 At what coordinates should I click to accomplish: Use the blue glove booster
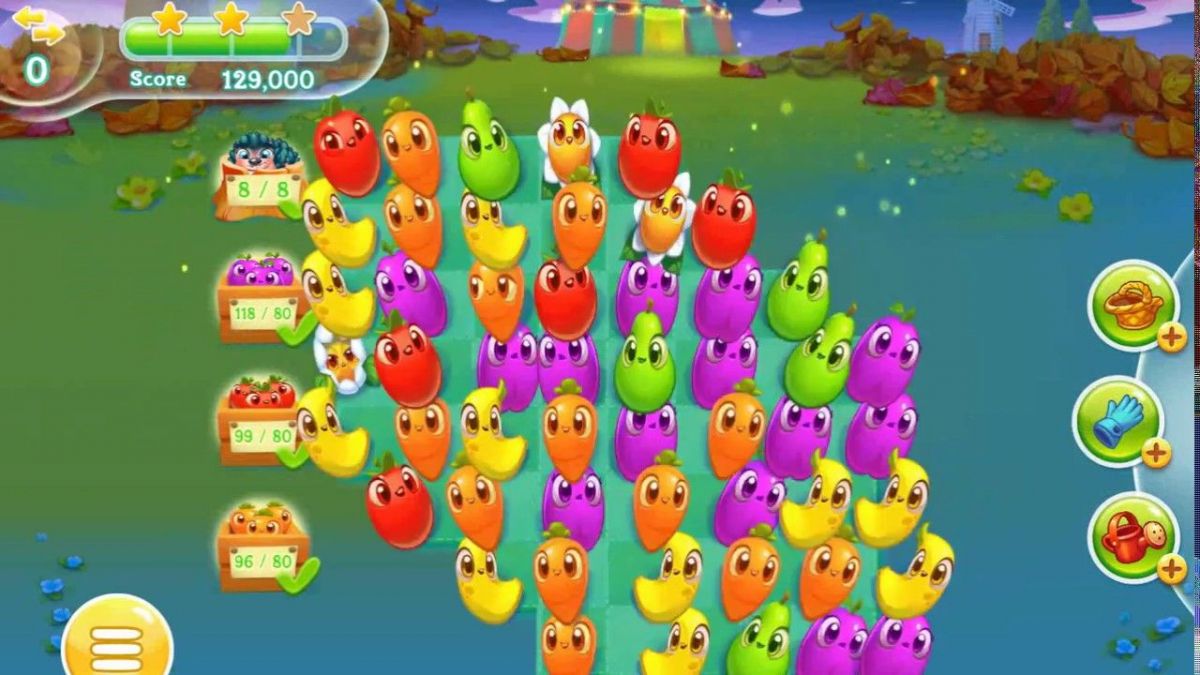1118,421
